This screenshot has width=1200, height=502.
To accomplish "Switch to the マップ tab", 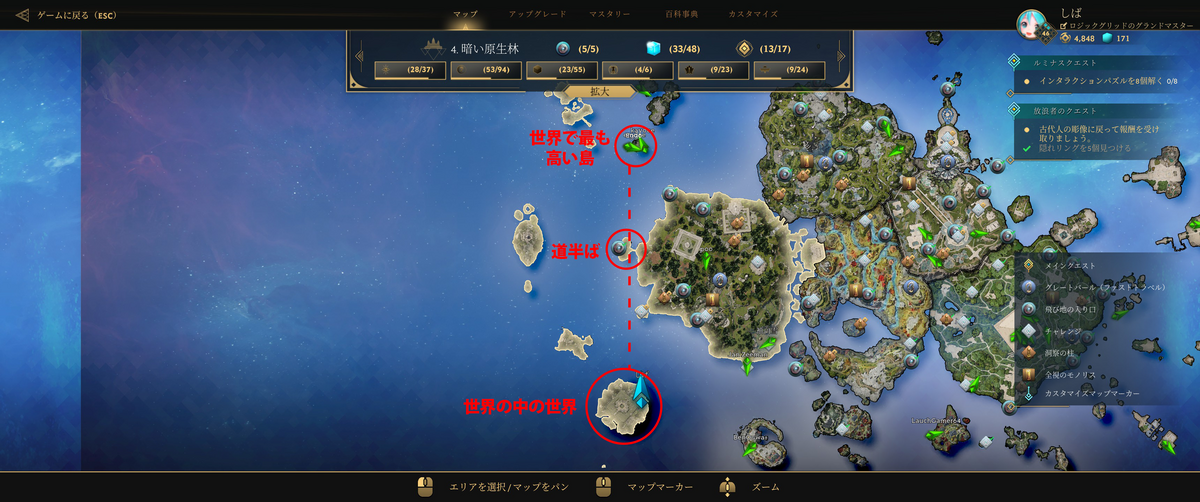I will [x=465, y=14].
